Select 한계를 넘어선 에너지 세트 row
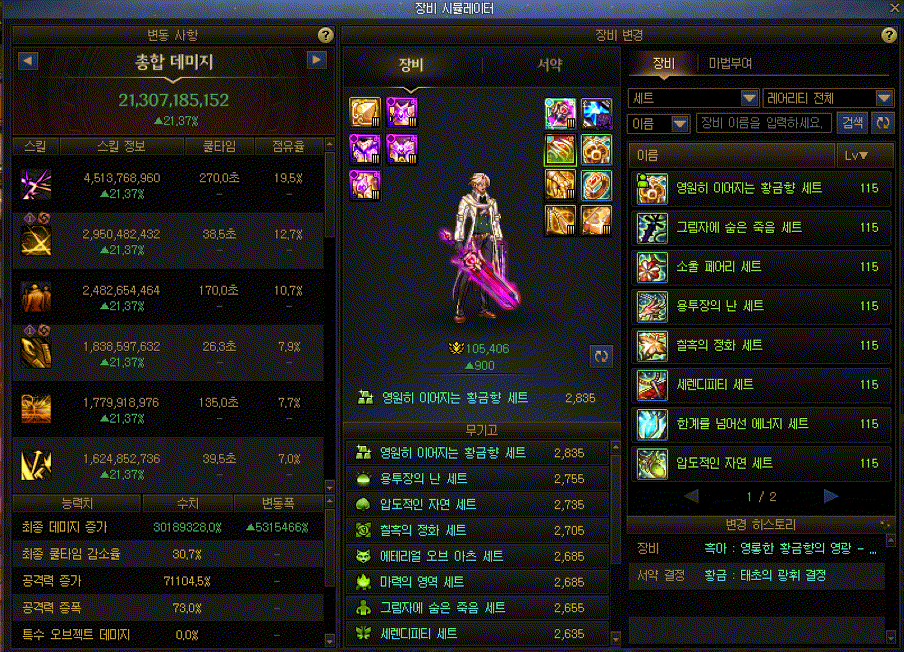 coord(762,424)
